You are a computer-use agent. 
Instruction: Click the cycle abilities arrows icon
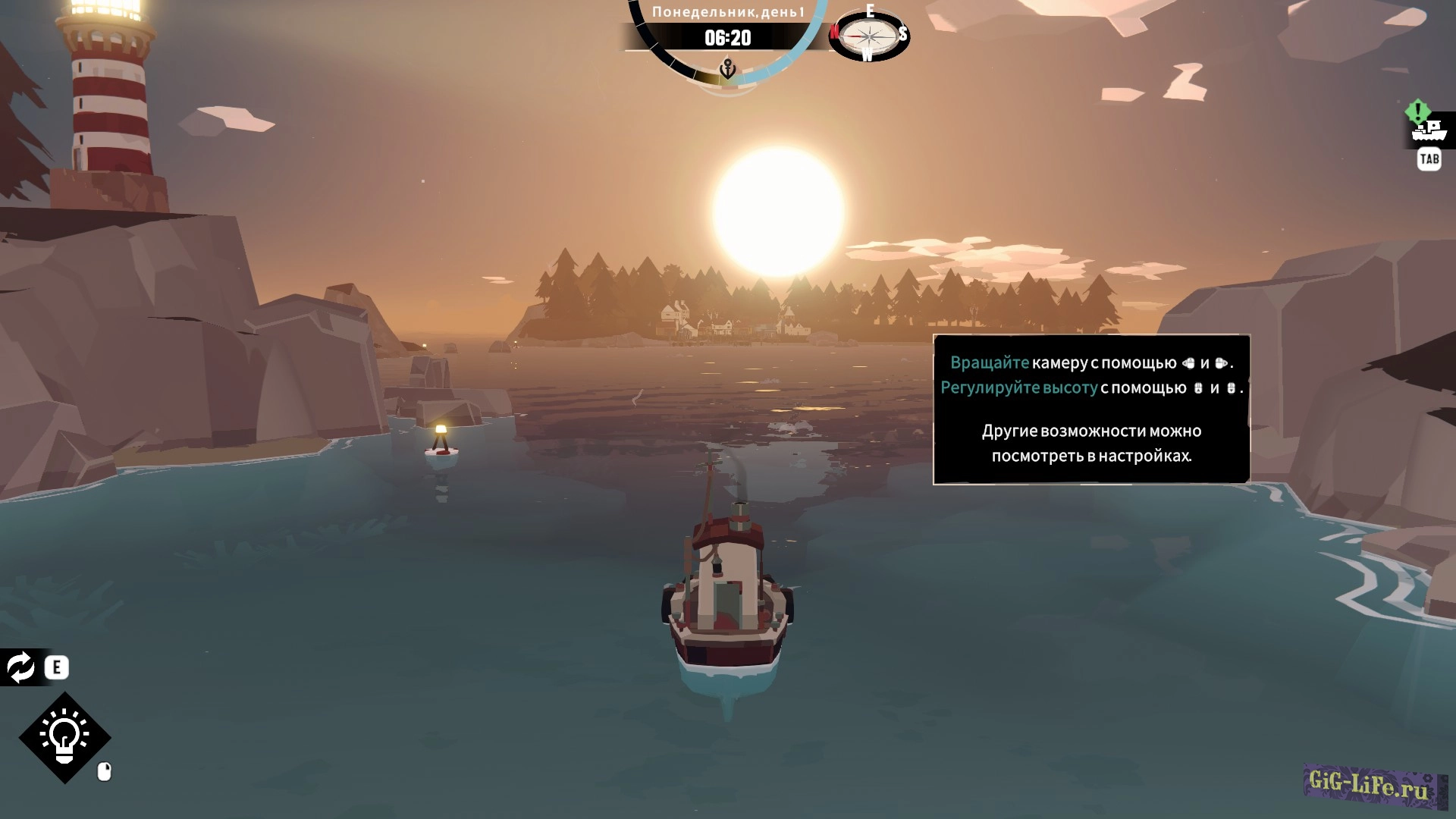(x=20, y=667)
